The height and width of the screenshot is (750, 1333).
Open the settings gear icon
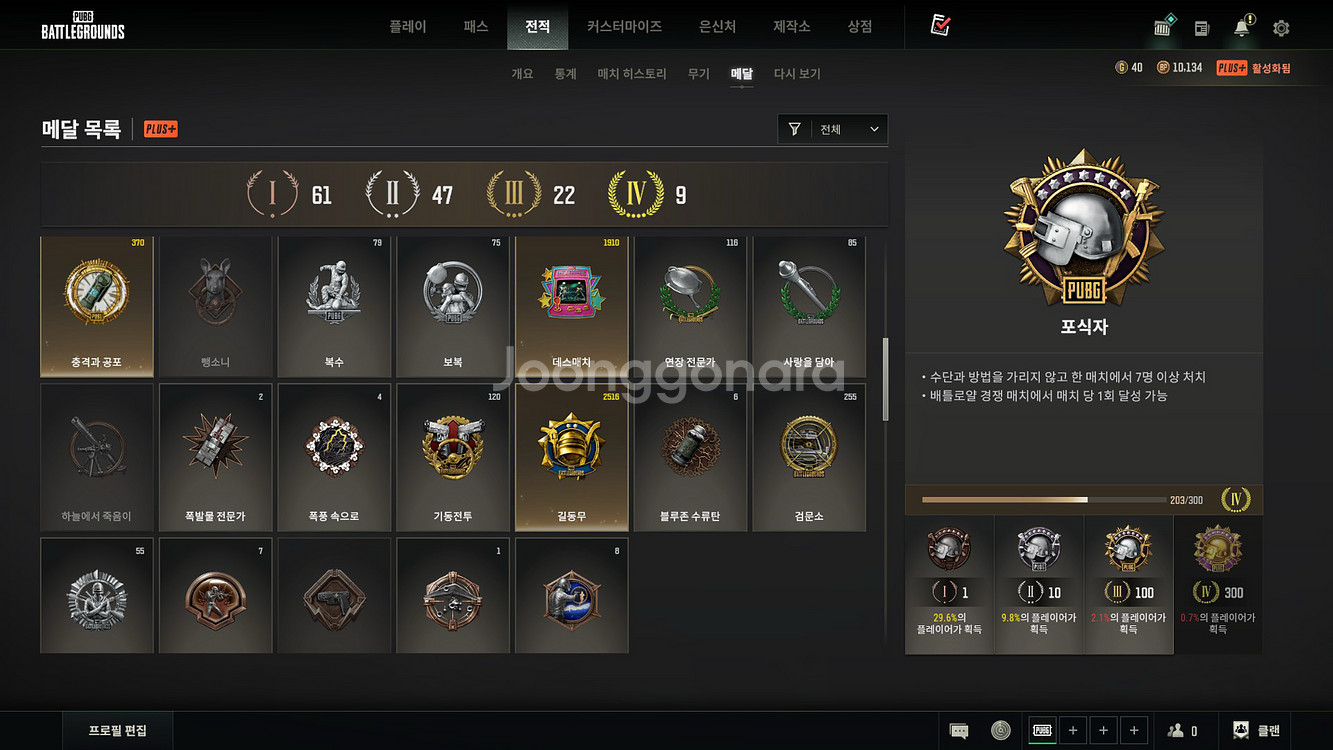coord(1281,28)
